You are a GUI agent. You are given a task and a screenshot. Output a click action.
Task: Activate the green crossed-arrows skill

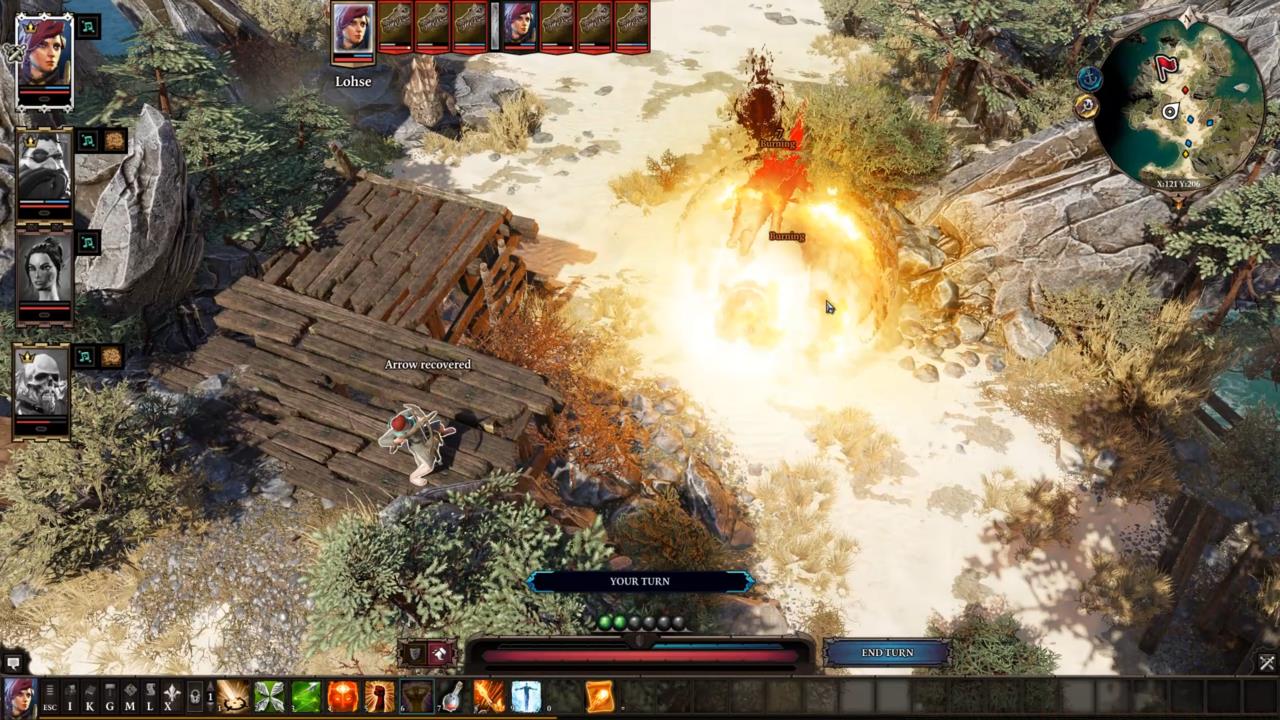(270, 696)
